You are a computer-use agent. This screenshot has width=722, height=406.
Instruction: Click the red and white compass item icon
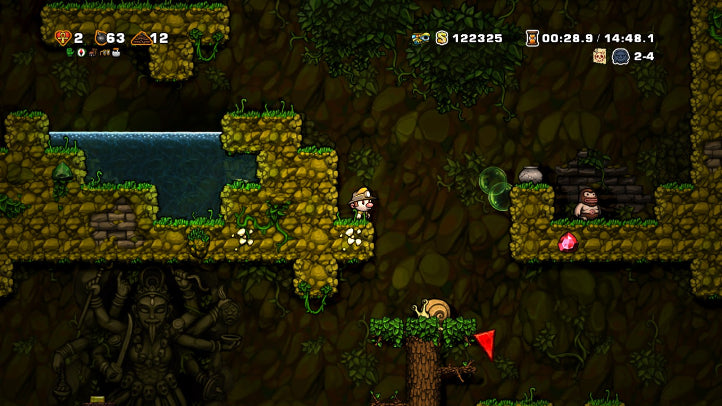[82, 52]
